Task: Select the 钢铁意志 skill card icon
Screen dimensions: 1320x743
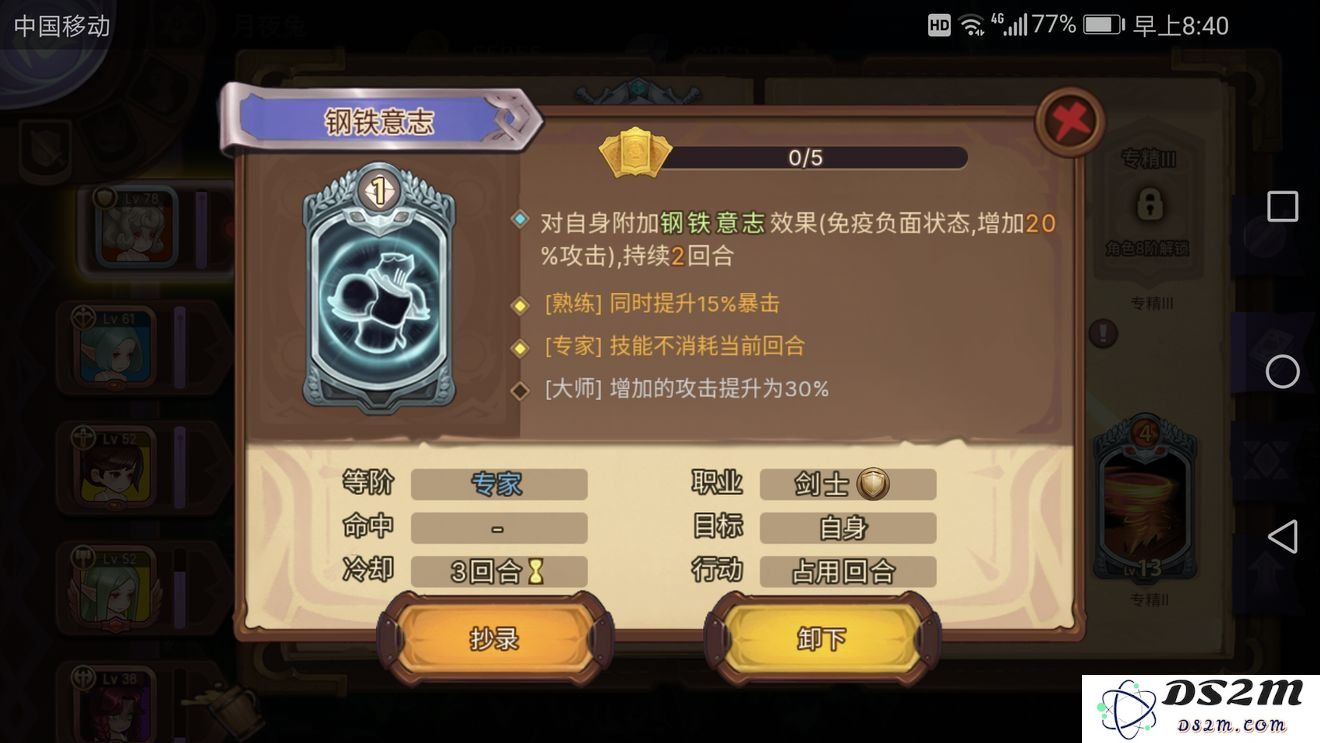Action: pos(379,289)
